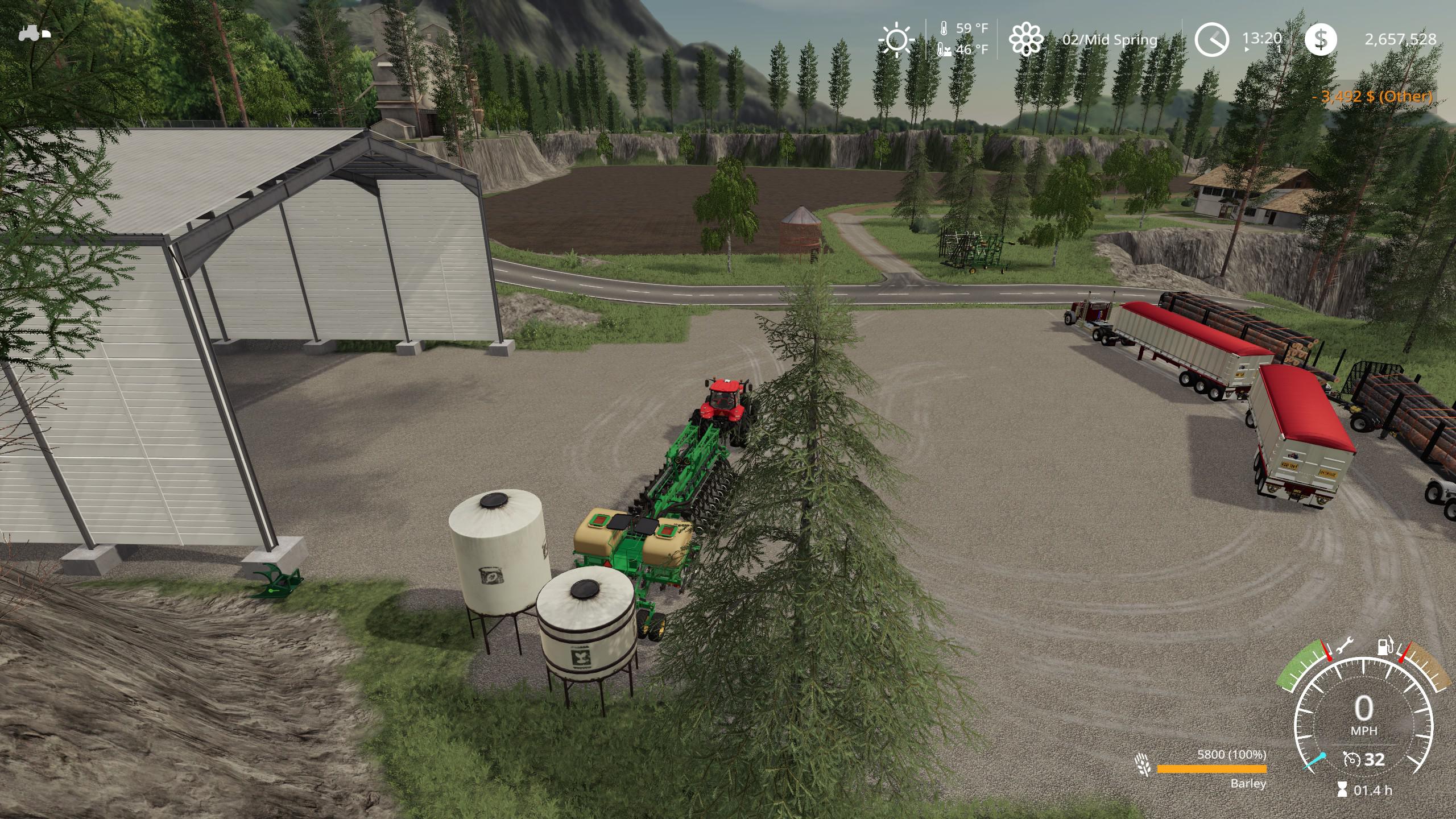The height and width of the screenshot is (819, 1456).
Task: Click the tractor vehicle schema icon
Action: coord(34,34)
